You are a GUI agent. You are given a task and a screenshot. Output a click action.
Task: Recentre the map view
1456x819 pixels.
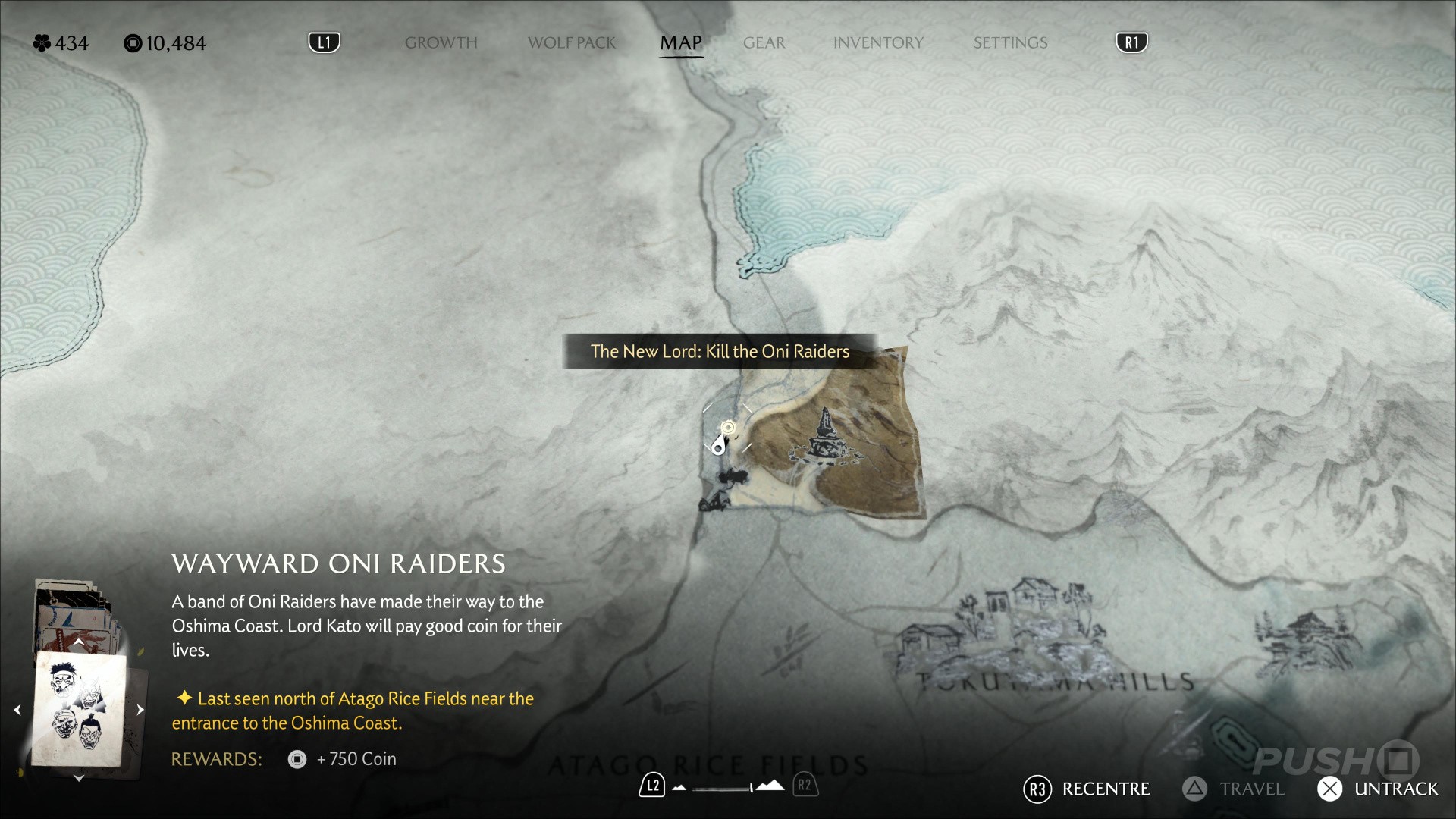point(1087,789)
